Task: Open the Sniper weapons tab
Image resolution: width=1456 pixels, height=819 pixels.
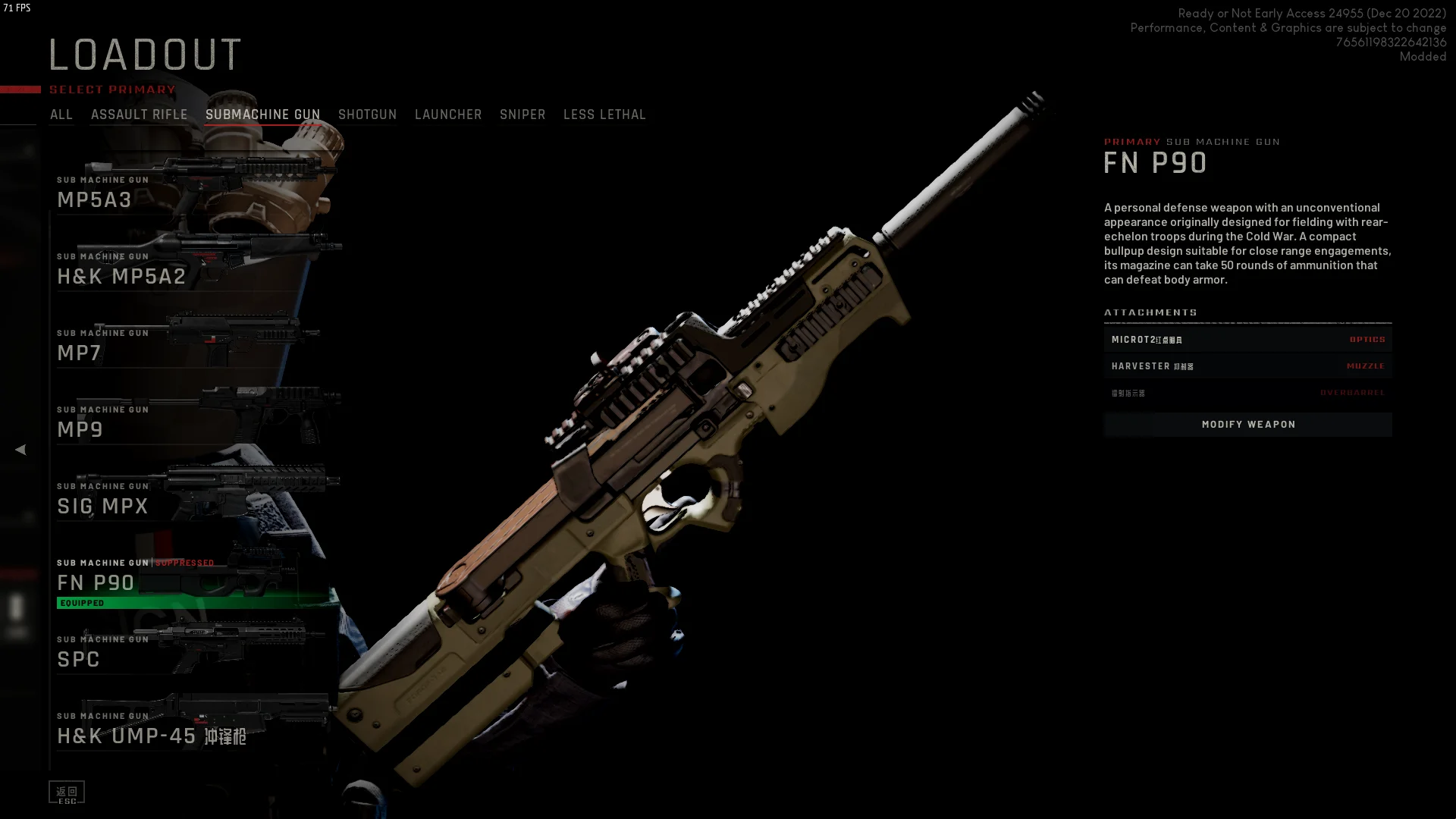Action: coord(522,115)
